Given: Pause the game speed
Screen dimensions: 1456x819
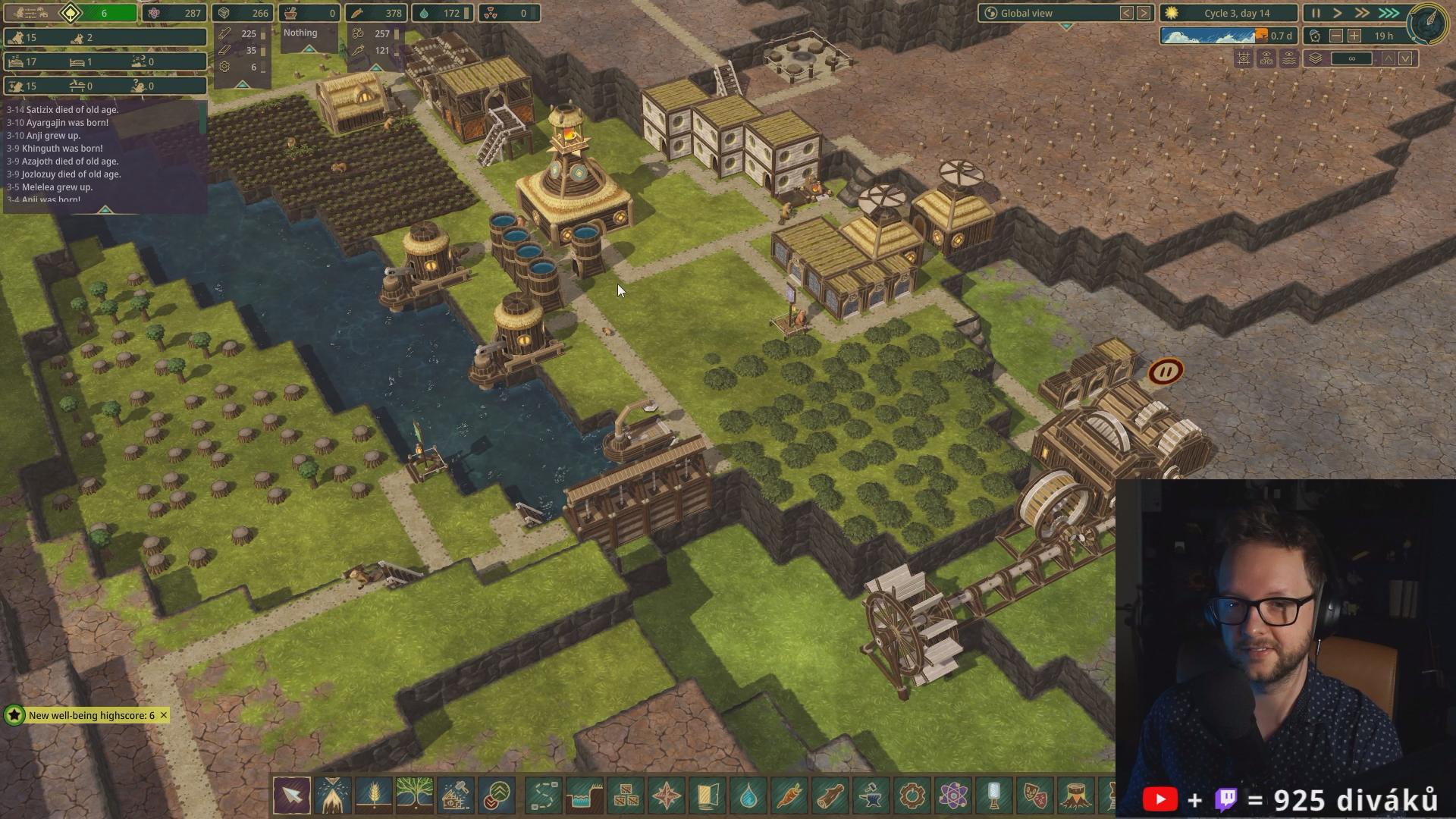Looking at the screenshot, I should [x=1316, y=13].
